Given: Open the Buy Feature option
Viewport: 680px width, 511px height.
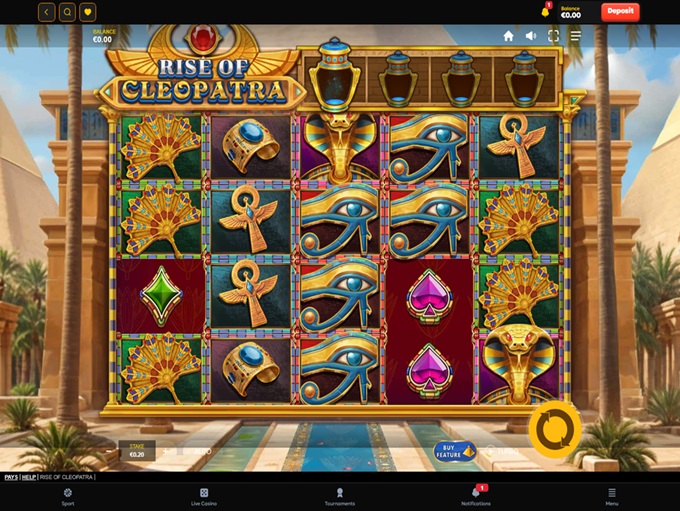Looking at the screenshot, I should coord(455,451).
